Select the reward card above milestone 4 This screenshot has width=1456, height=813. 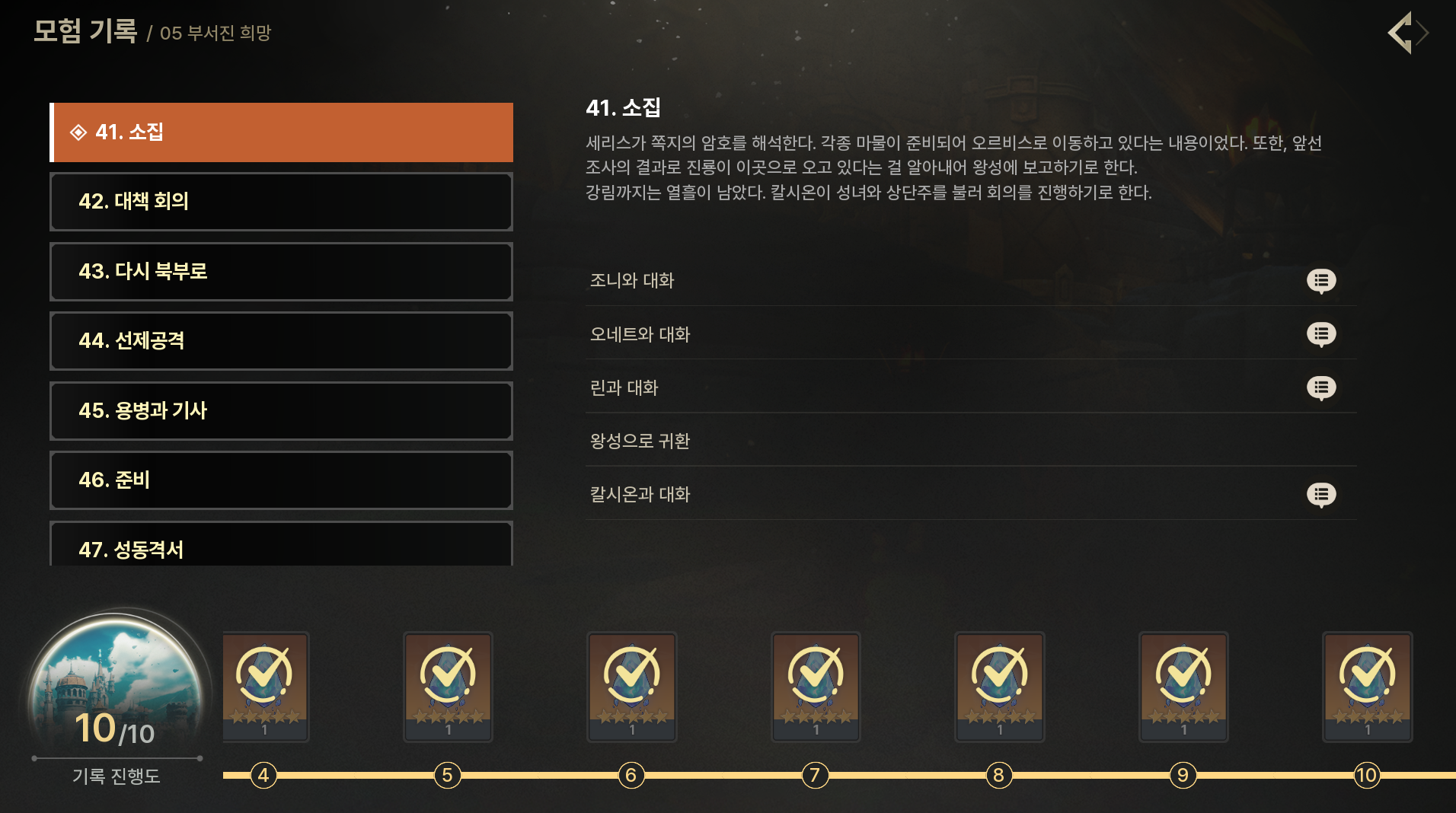pyautogui.click(x=265, y=686)
